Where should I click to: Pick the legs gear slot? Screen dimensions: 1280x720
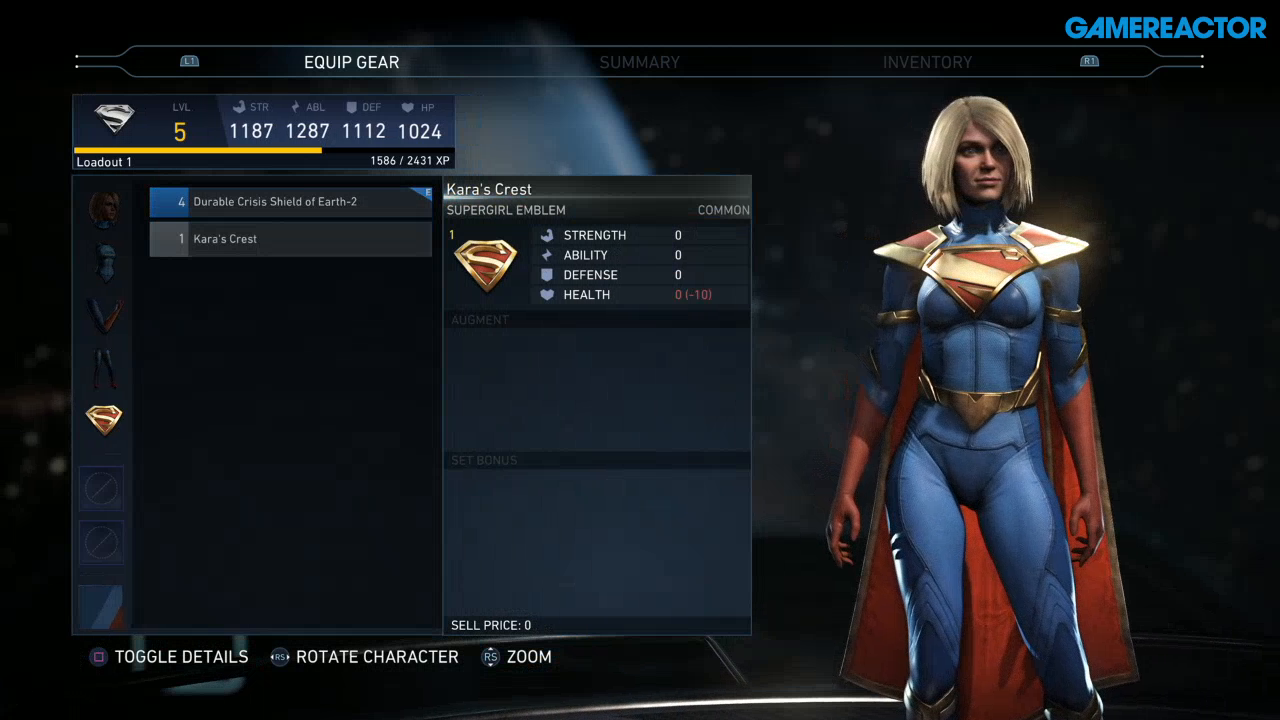click(x=104, y=367)
